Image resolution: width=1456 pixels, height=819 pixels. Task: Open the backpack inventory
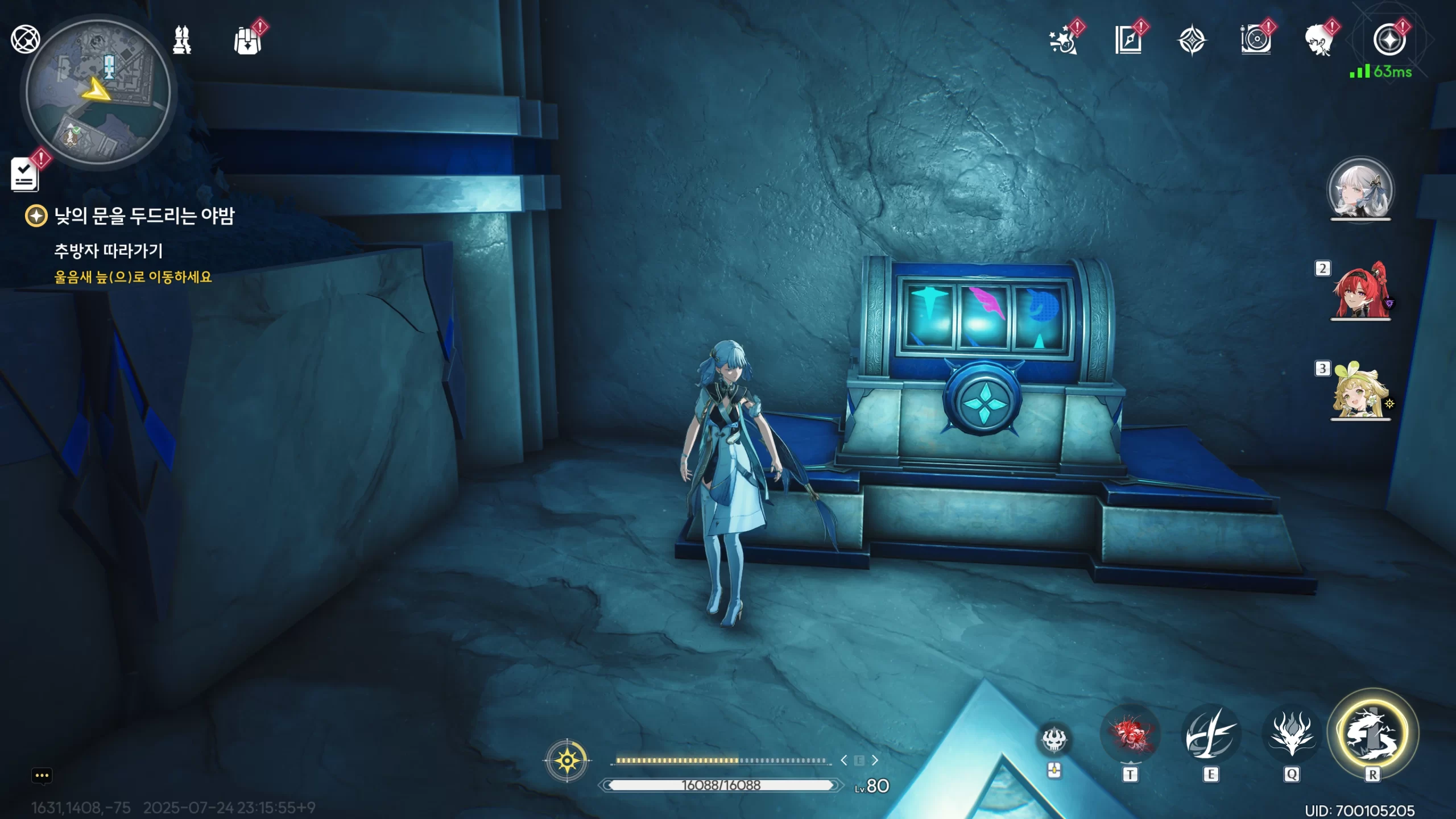coord(247,41)
